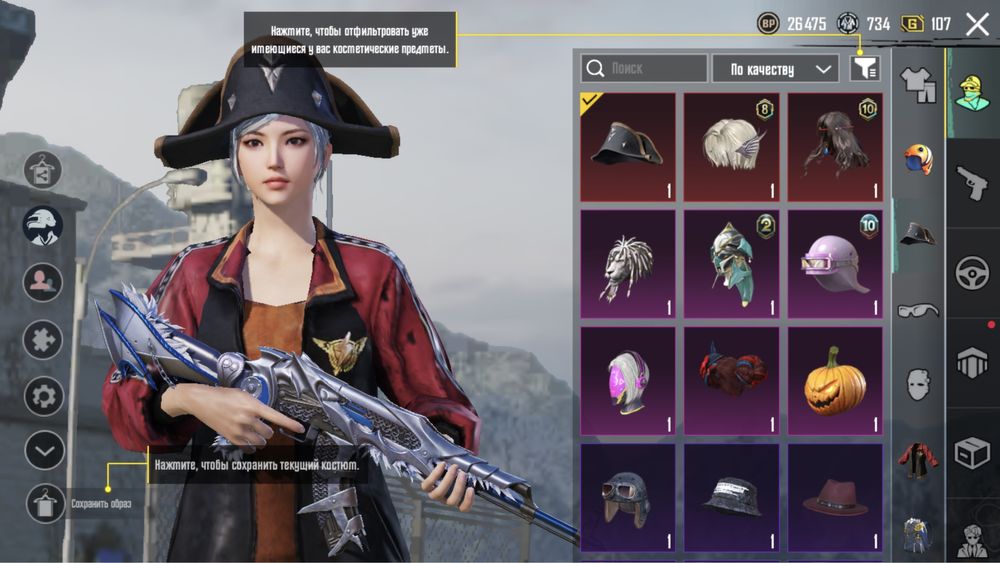Toggle the owned-items filter funnel button
This screenshot has width=1000, height=563.
tap(864, 68)
